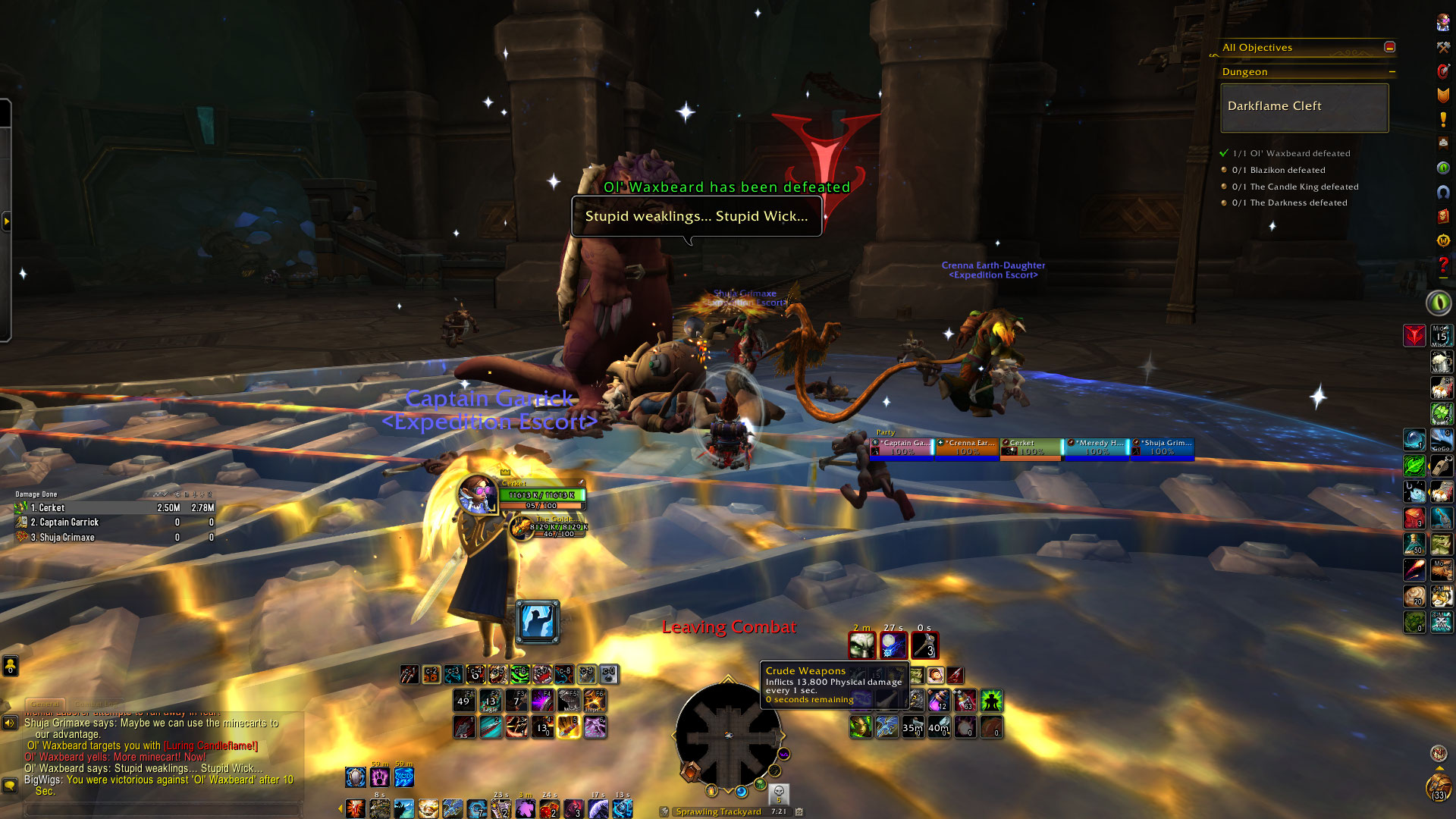This screenshot has height=819, width=1456.
Task: Use the purple potion with 12 charges
Action: coord(939,700)
